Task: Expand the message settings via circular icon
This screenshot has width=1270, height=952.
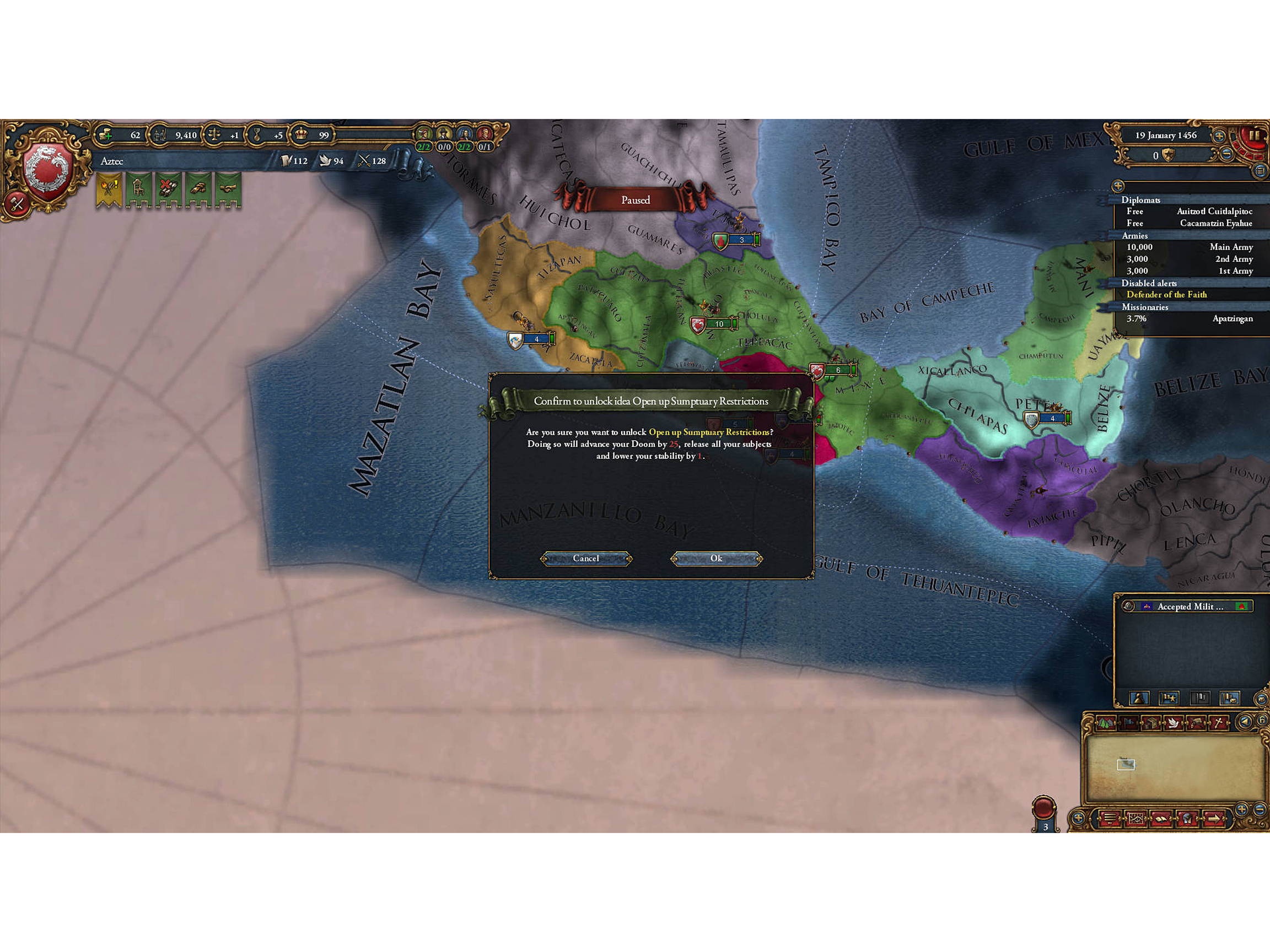Action: 1128,607
